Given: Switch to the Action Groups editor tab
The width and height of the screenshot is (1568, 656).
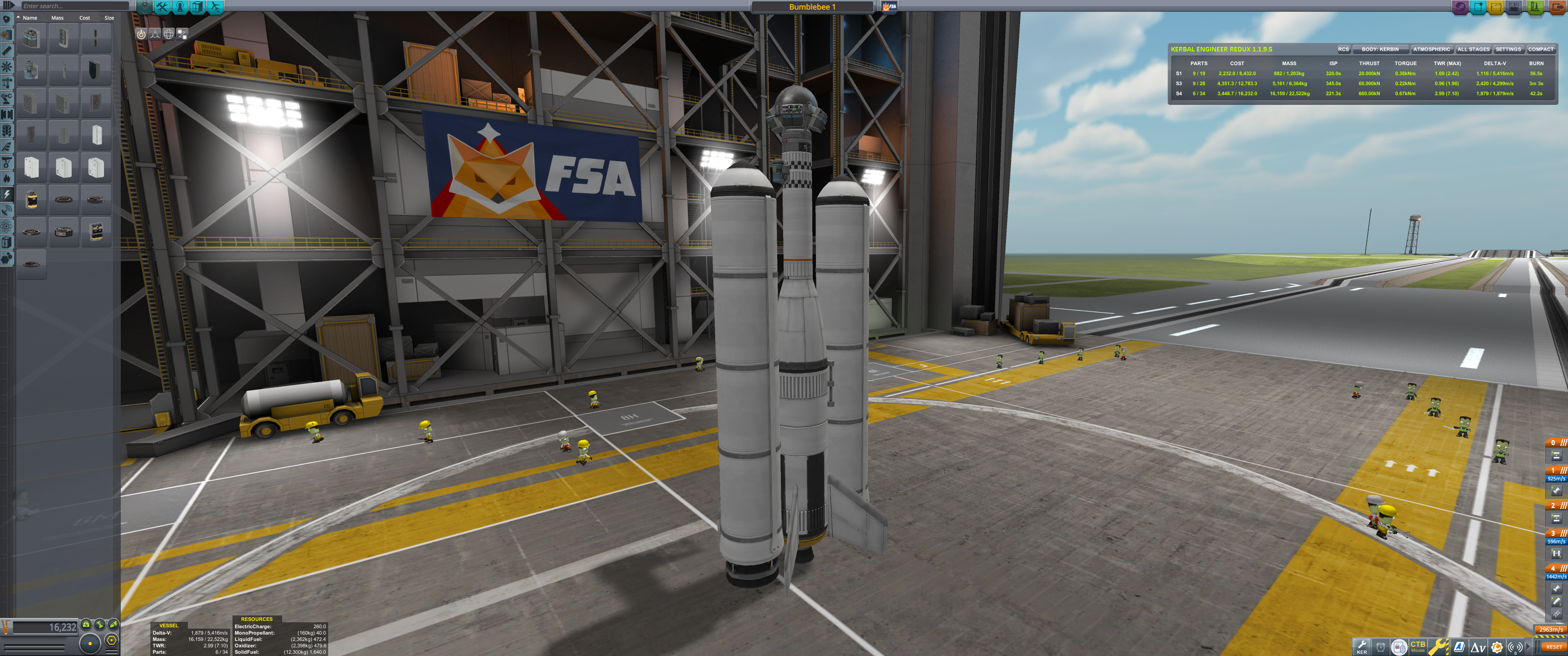Looking at the screenshot, I should [x=163, y=7].
